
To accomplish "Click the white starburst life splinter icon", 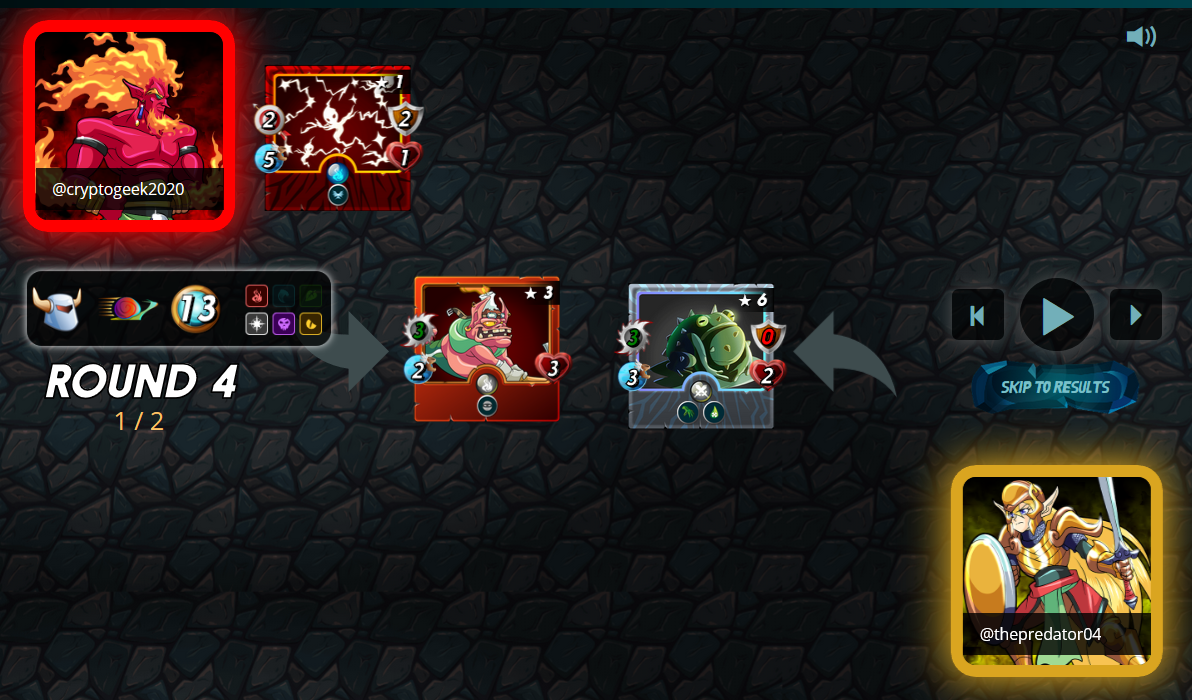I will click(x=257, y=324).
